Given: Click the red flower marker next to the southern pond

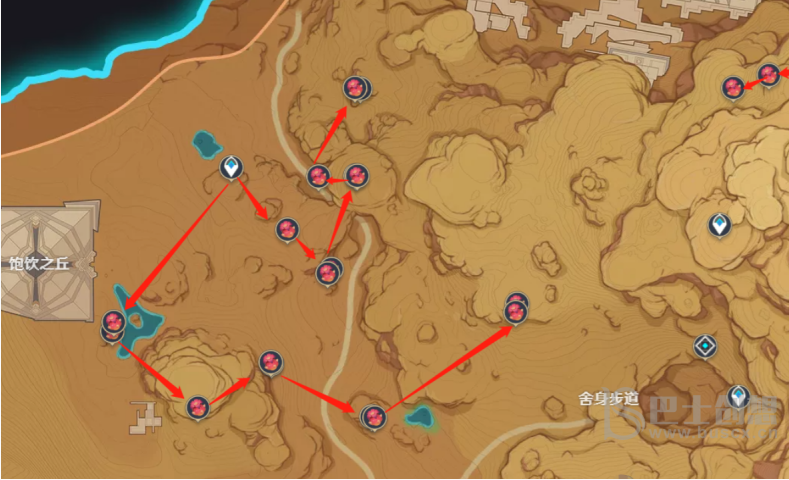Looking at the screenshot, I should tap(373, 415).
